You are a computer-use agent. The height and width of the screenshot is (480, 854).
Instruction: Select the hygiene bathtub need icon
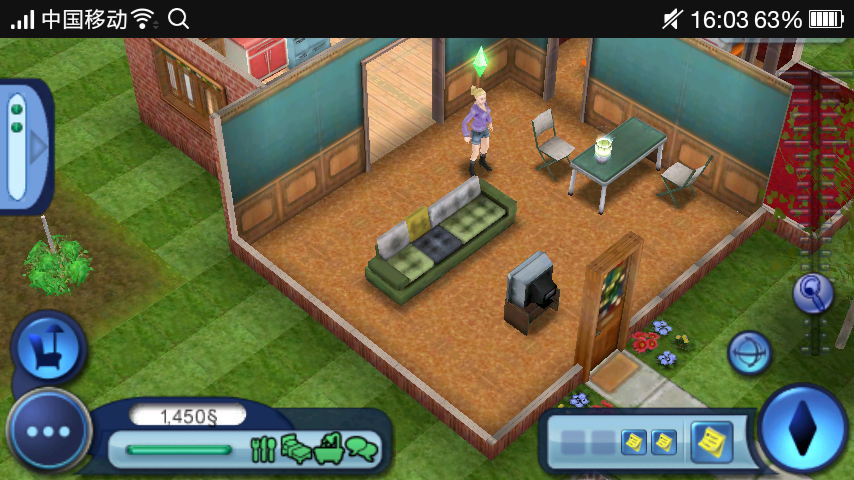pyautogui.click(x=329, y=449)
